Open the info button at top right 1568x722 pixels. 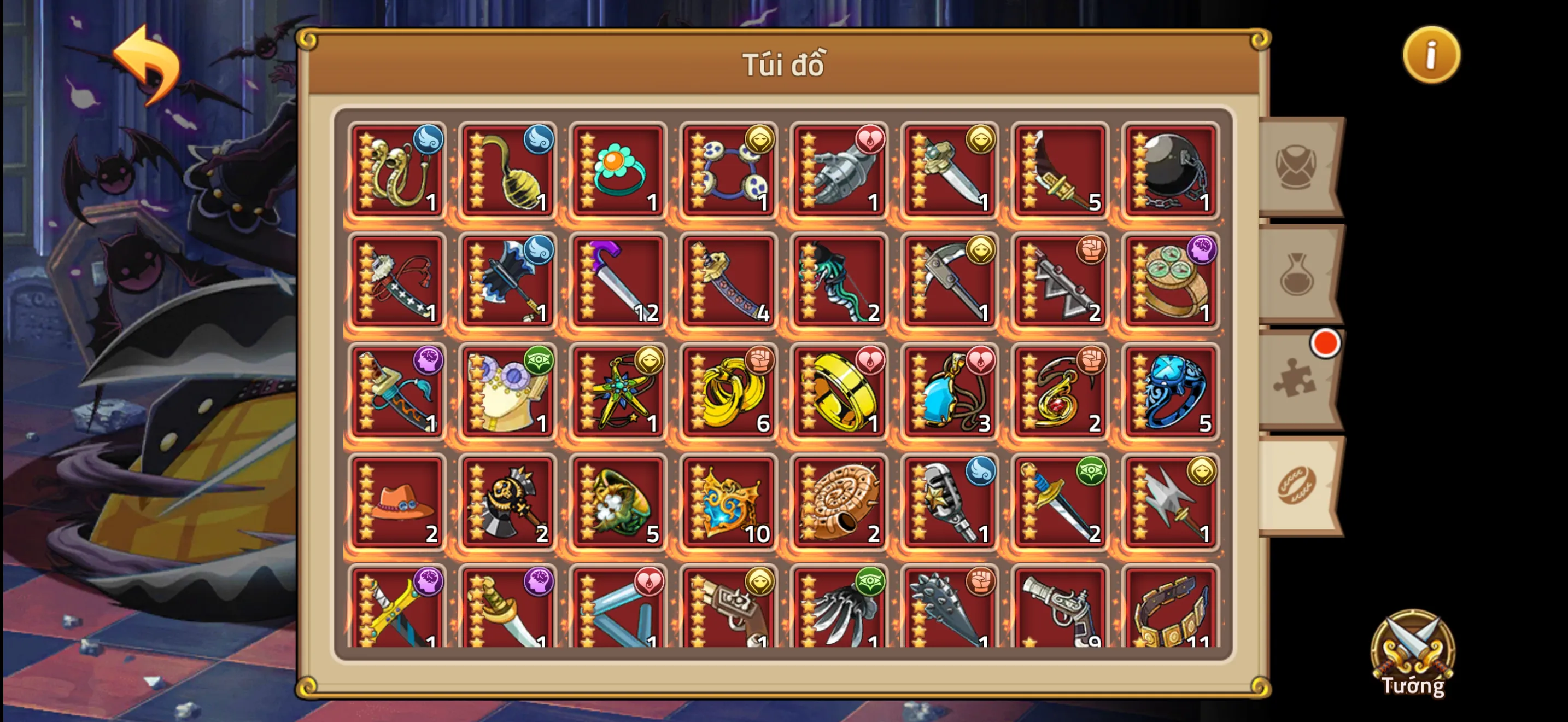(1432, 55)
